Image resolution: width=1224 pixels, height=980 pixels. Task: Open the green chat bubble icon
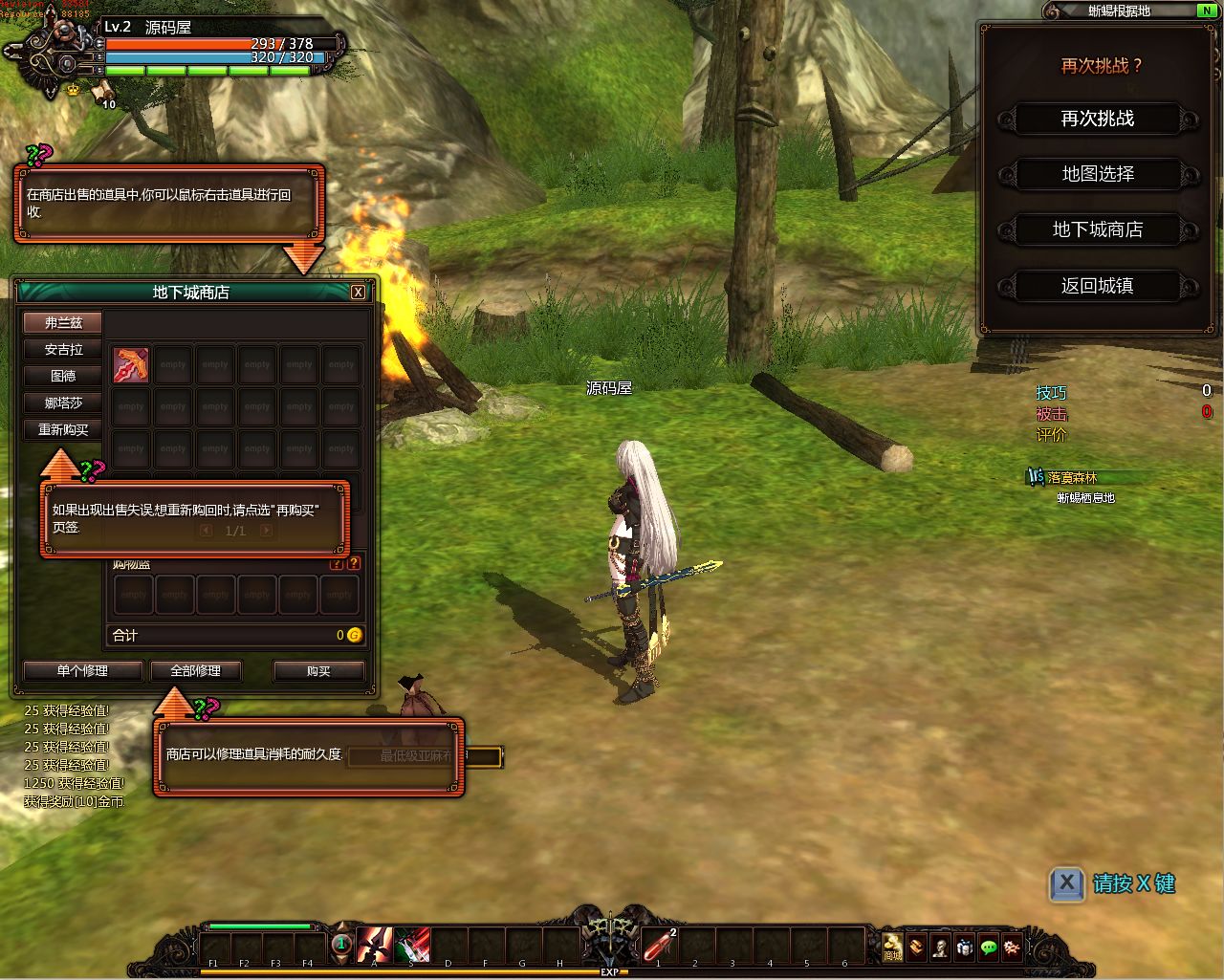tap(989, 947)
